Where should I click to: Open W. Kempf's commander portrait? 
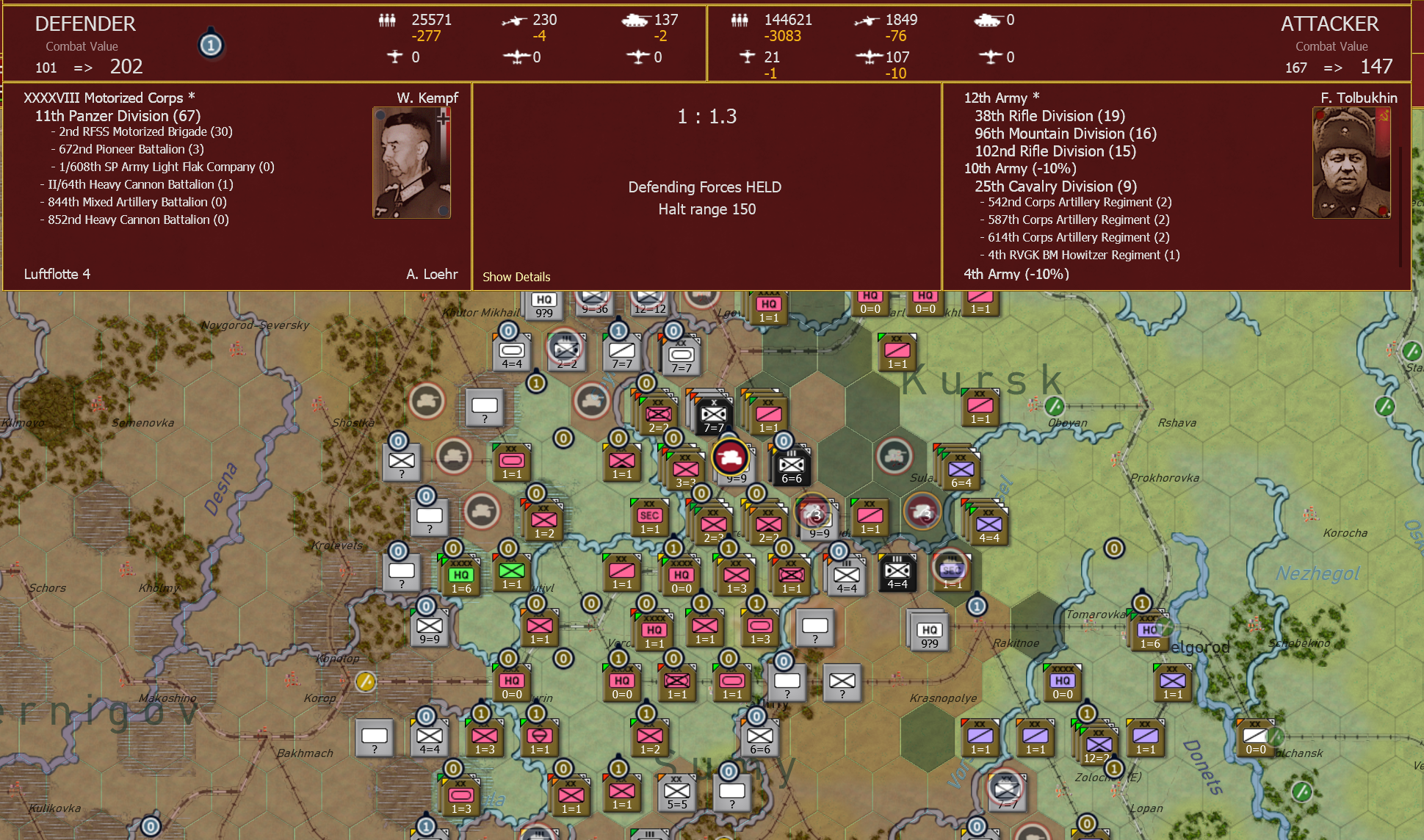411,162
